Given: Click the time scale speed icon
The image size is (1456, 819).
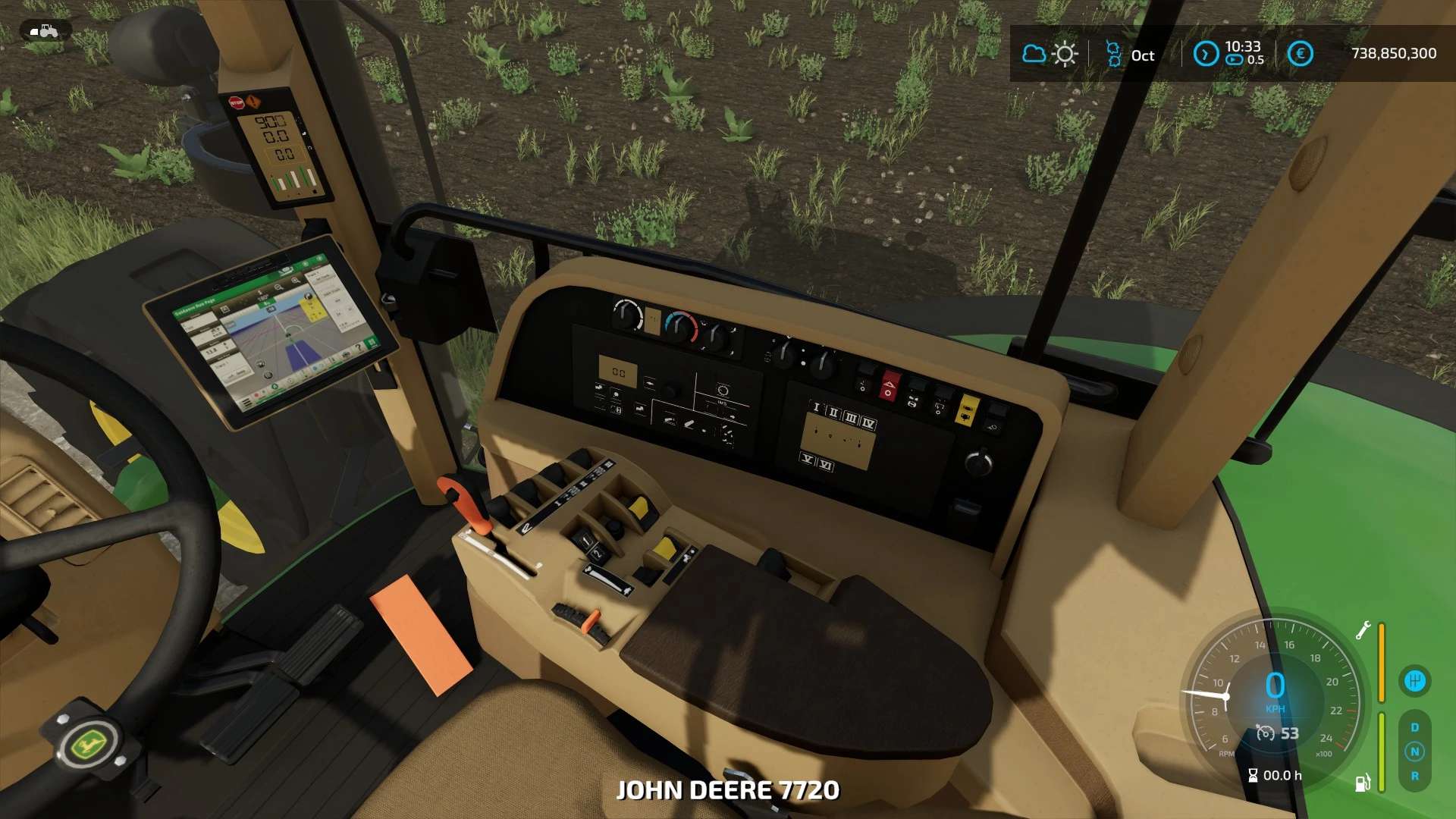Looking at the screenshot, I should (x=1235, y=60).
